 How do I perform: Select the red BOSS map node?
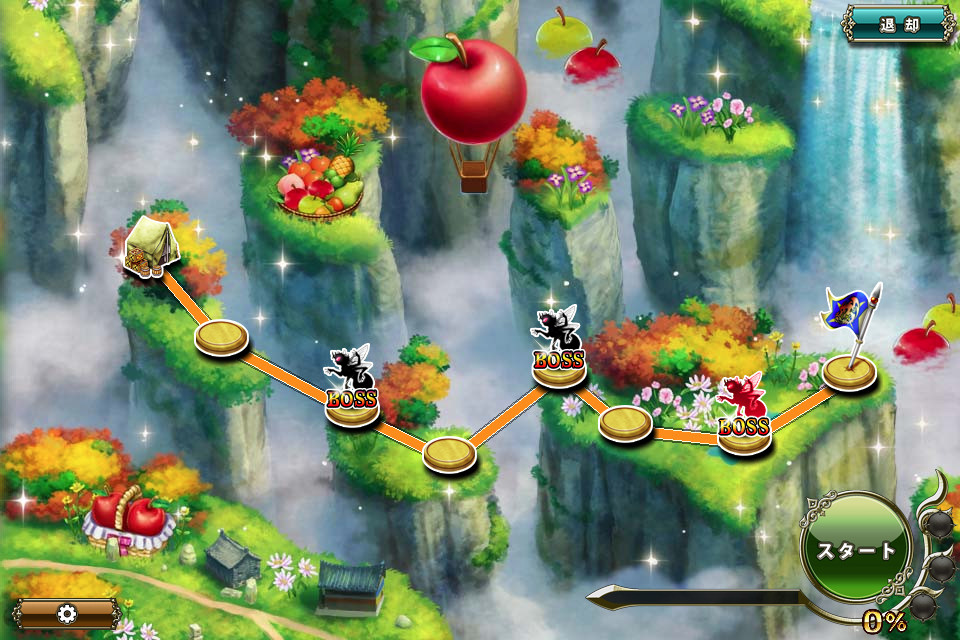click(743, 420)
